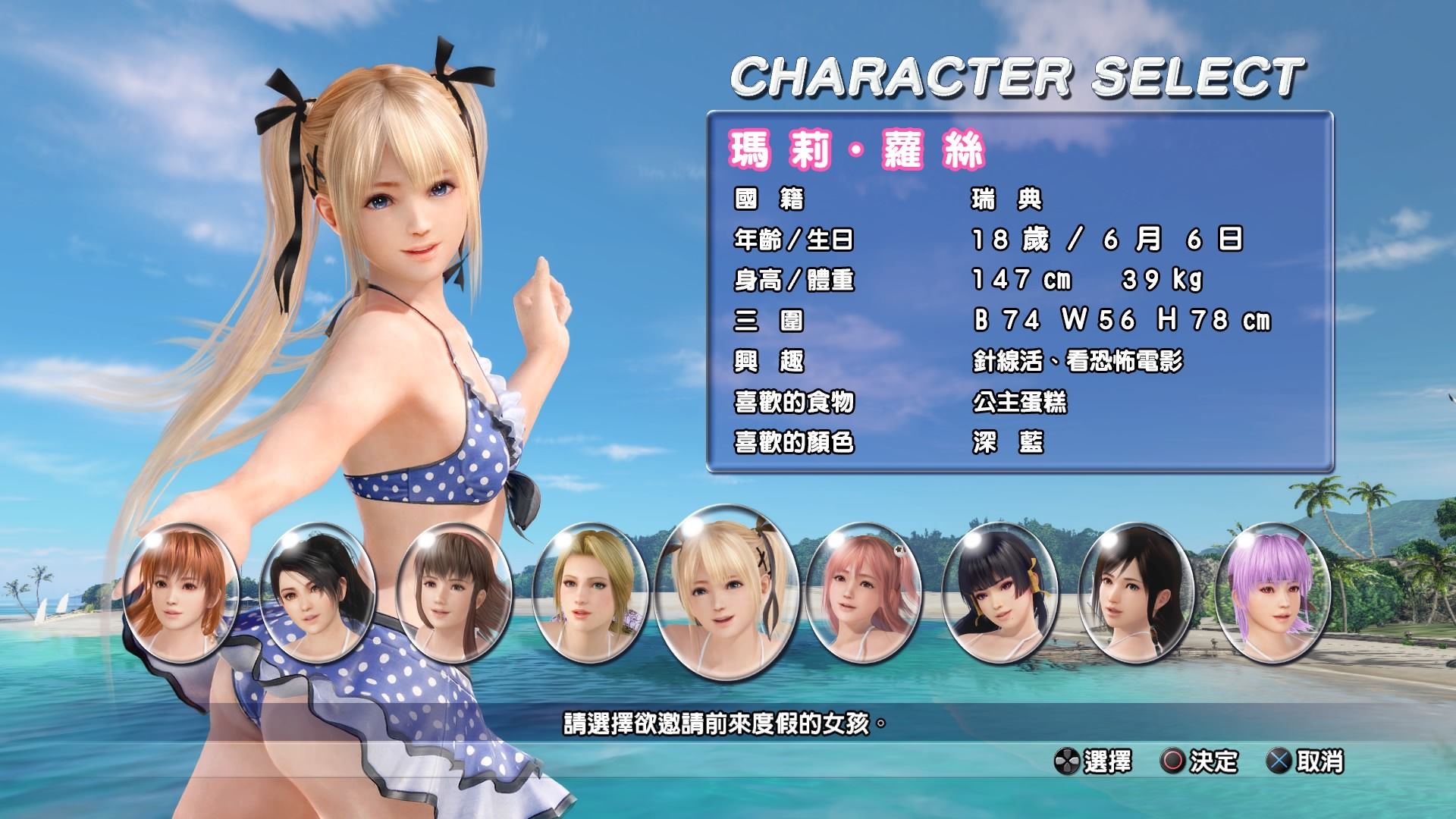Select the pink-haired girl portrait

coord(863,592)
